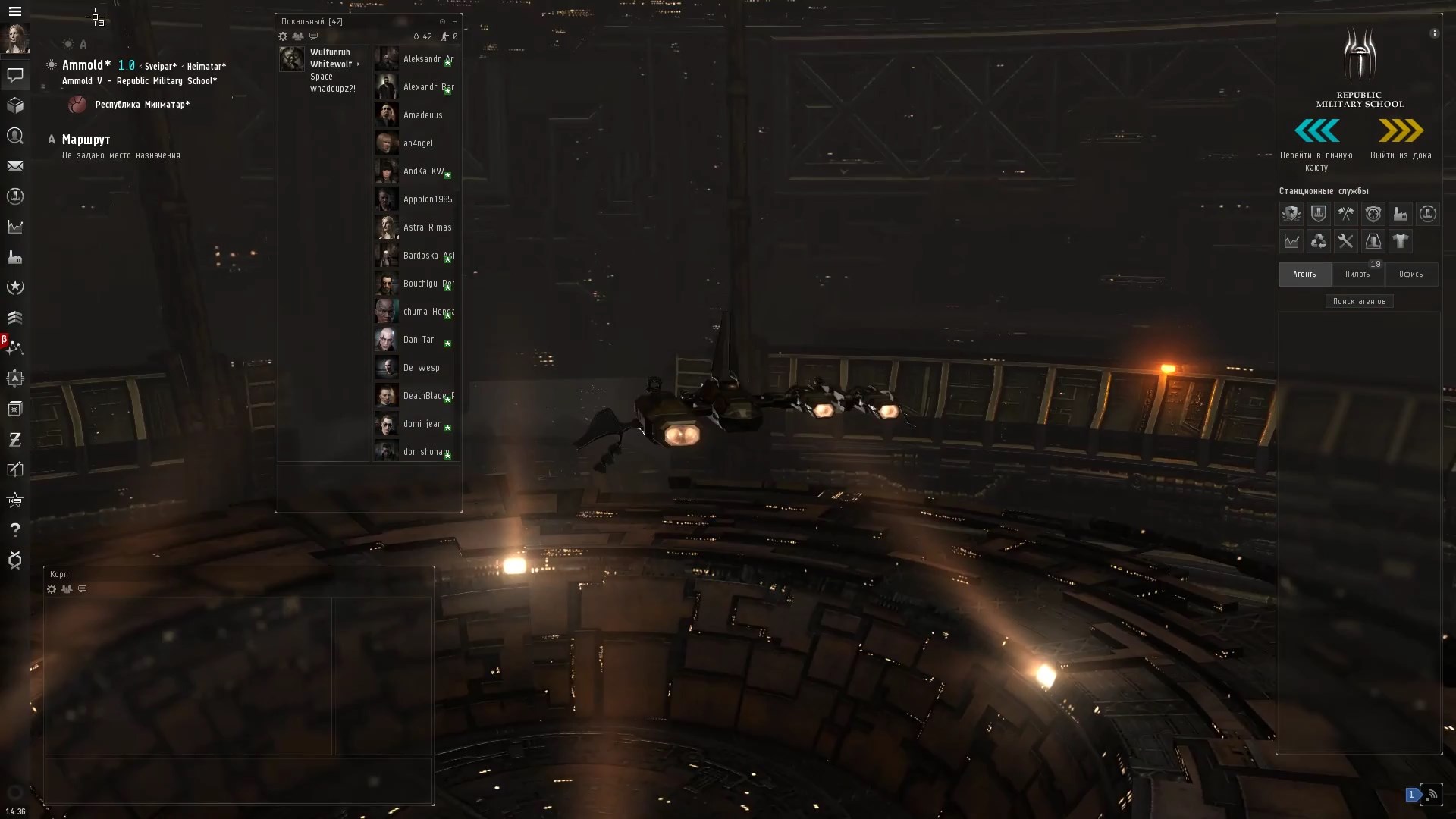Open People and Places search (magnifier icon)

(x=15, y=136)
